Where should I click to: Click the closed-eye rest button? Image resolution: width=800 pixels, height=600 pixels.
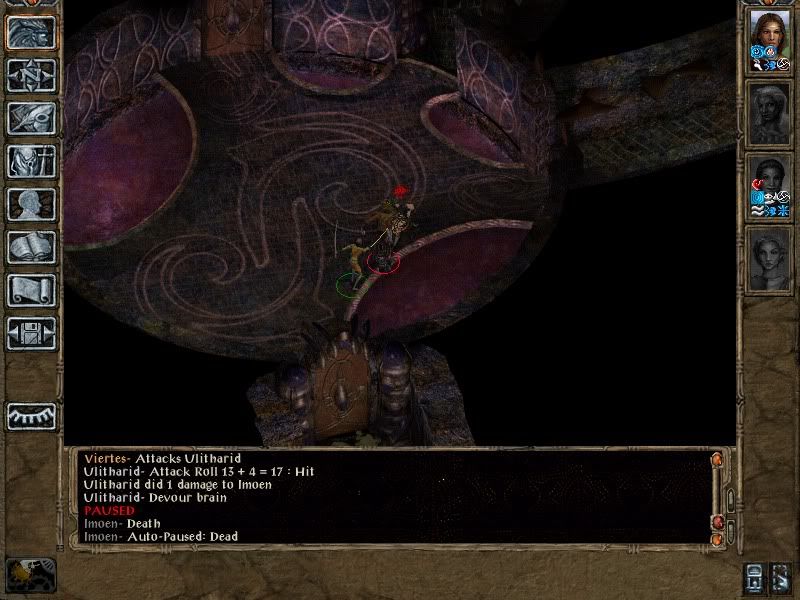click(x=31, y=416)
